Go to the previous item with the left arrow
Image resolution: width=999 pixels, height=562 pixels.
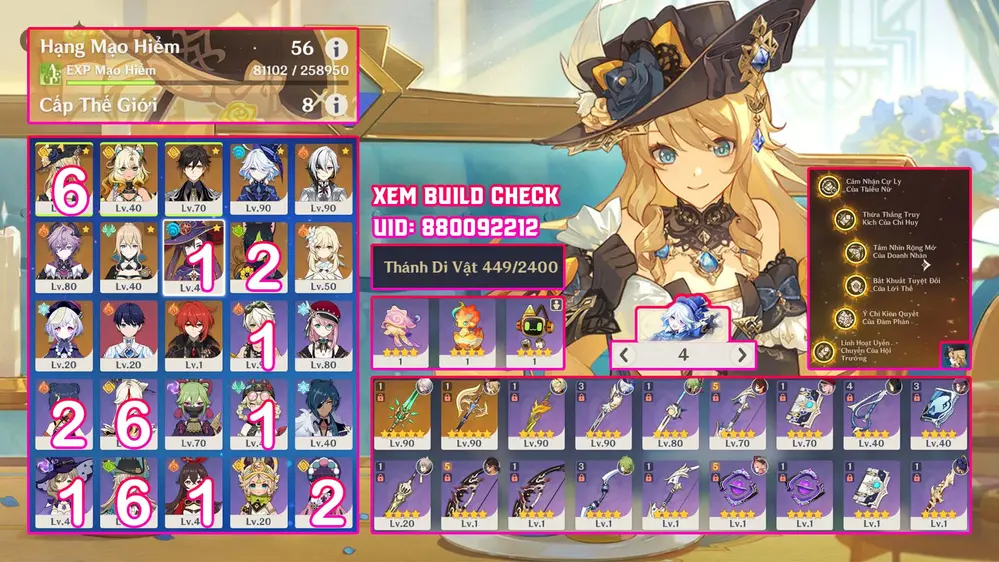coord(623,355)
